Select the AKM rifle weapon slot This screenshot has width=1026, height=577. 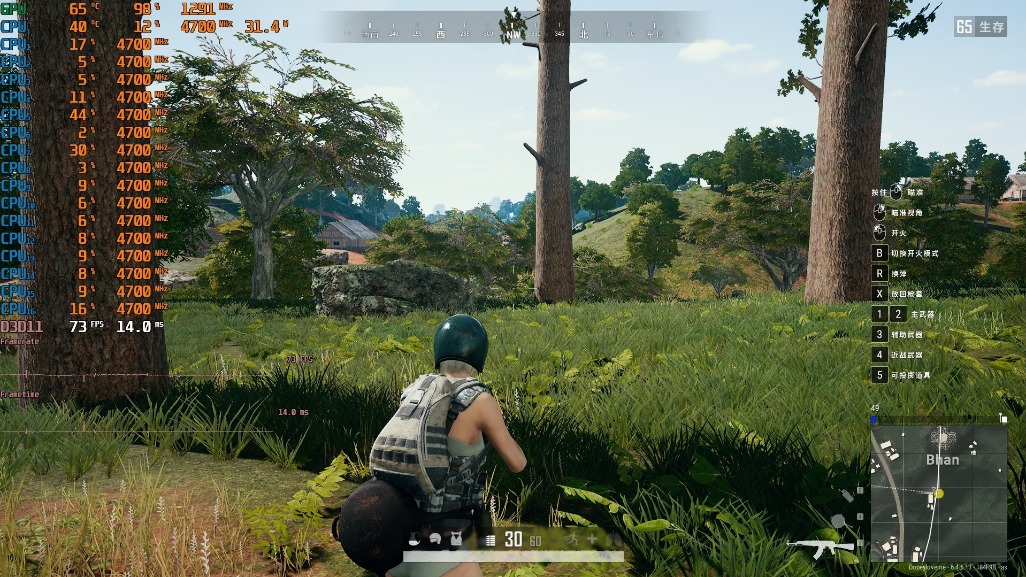[820, 545]
